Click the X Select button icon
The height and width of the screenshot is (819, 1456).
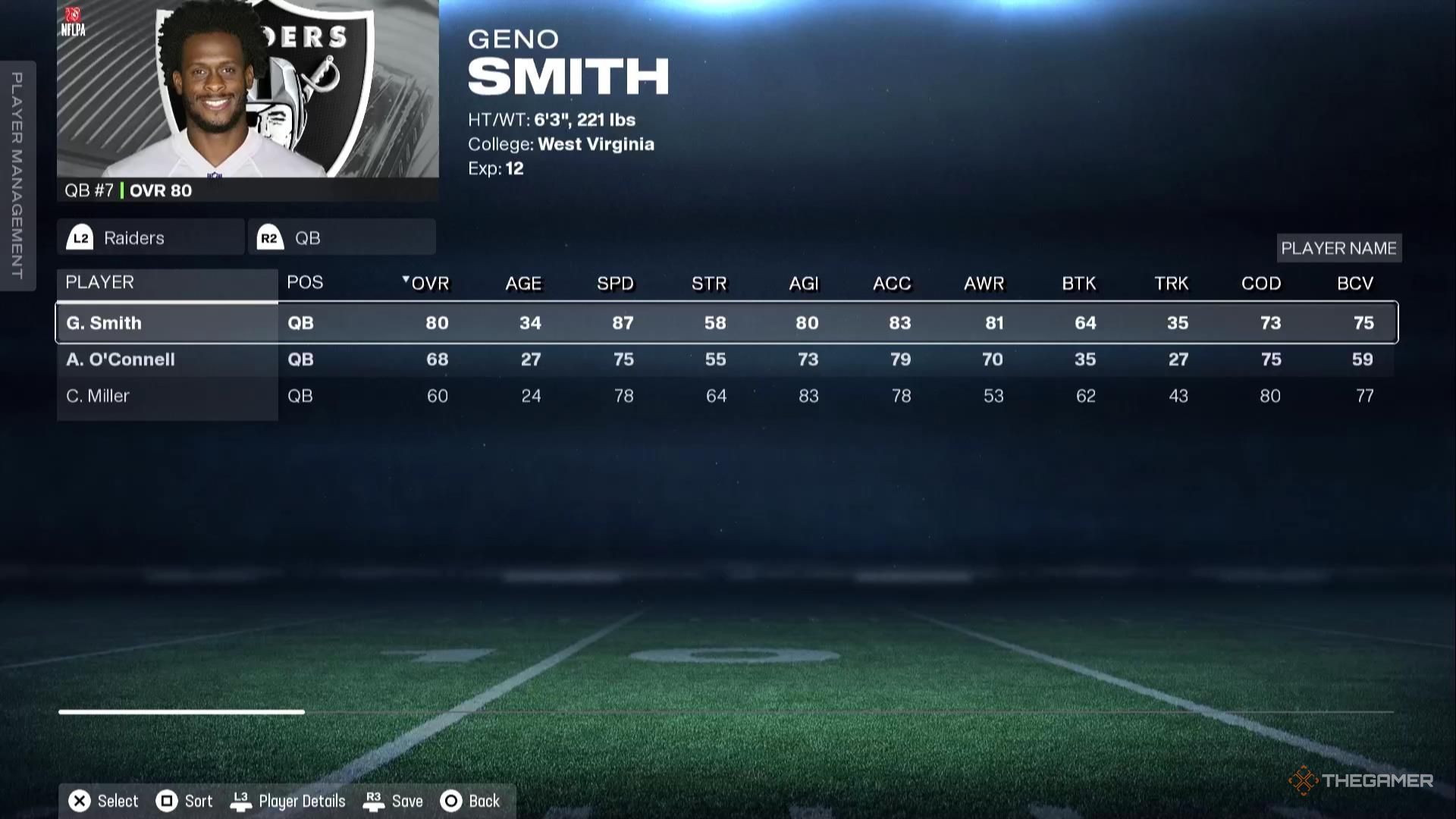click(x=78, y=800)
